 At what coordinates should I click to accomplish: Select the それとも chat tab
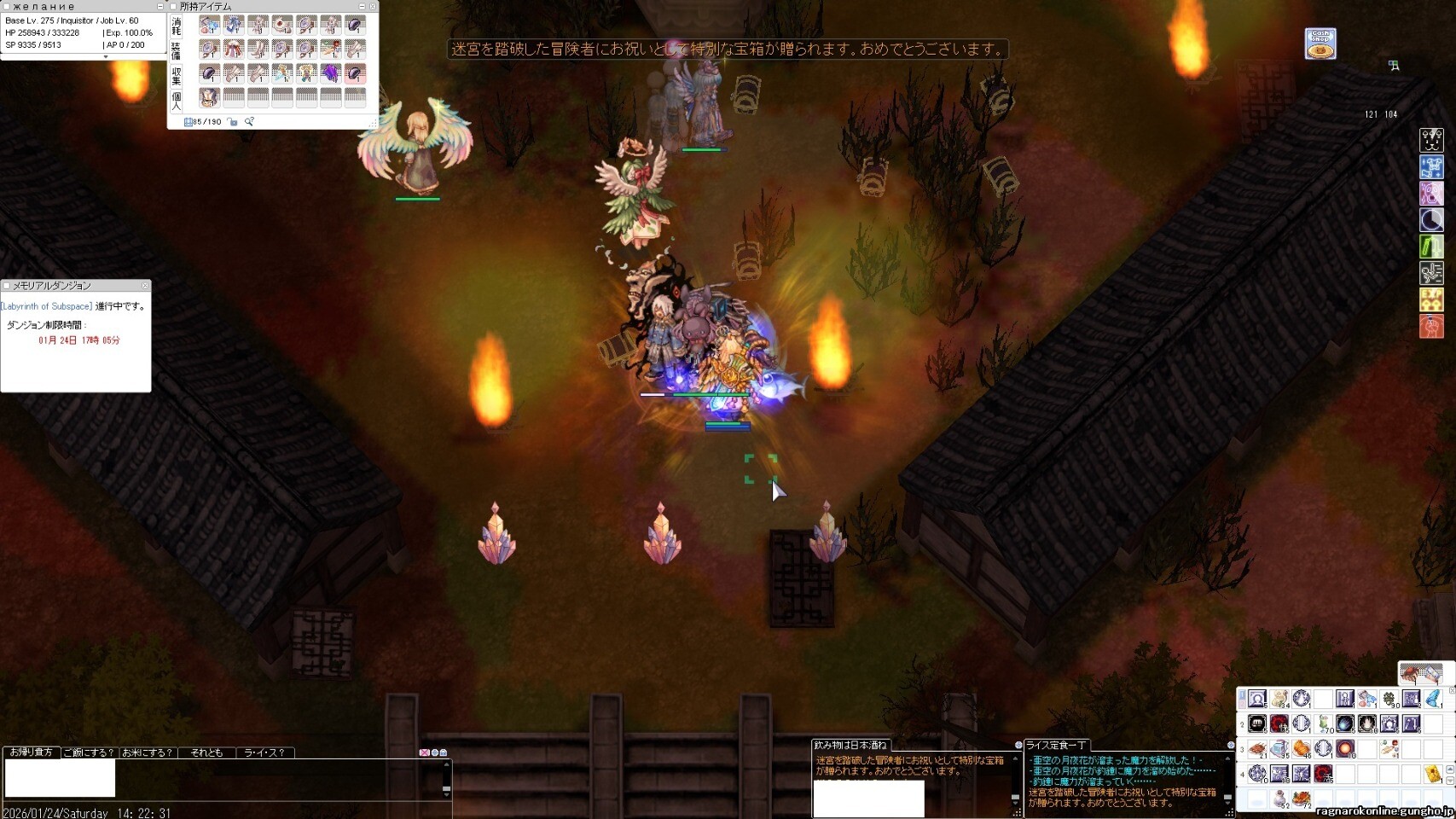[206, 752]
